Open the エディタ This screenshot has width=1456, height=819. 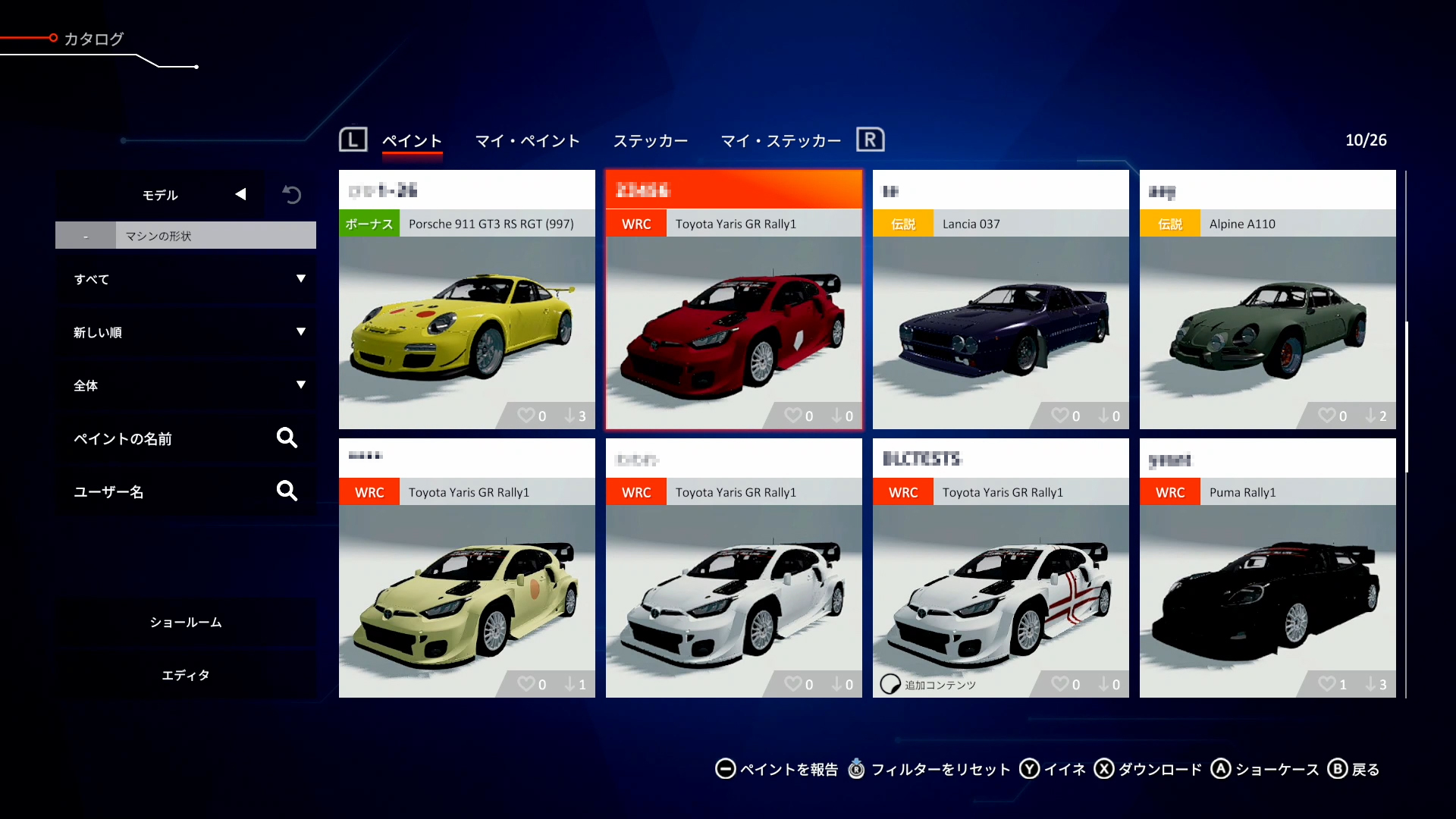click(x=187, y=675)
